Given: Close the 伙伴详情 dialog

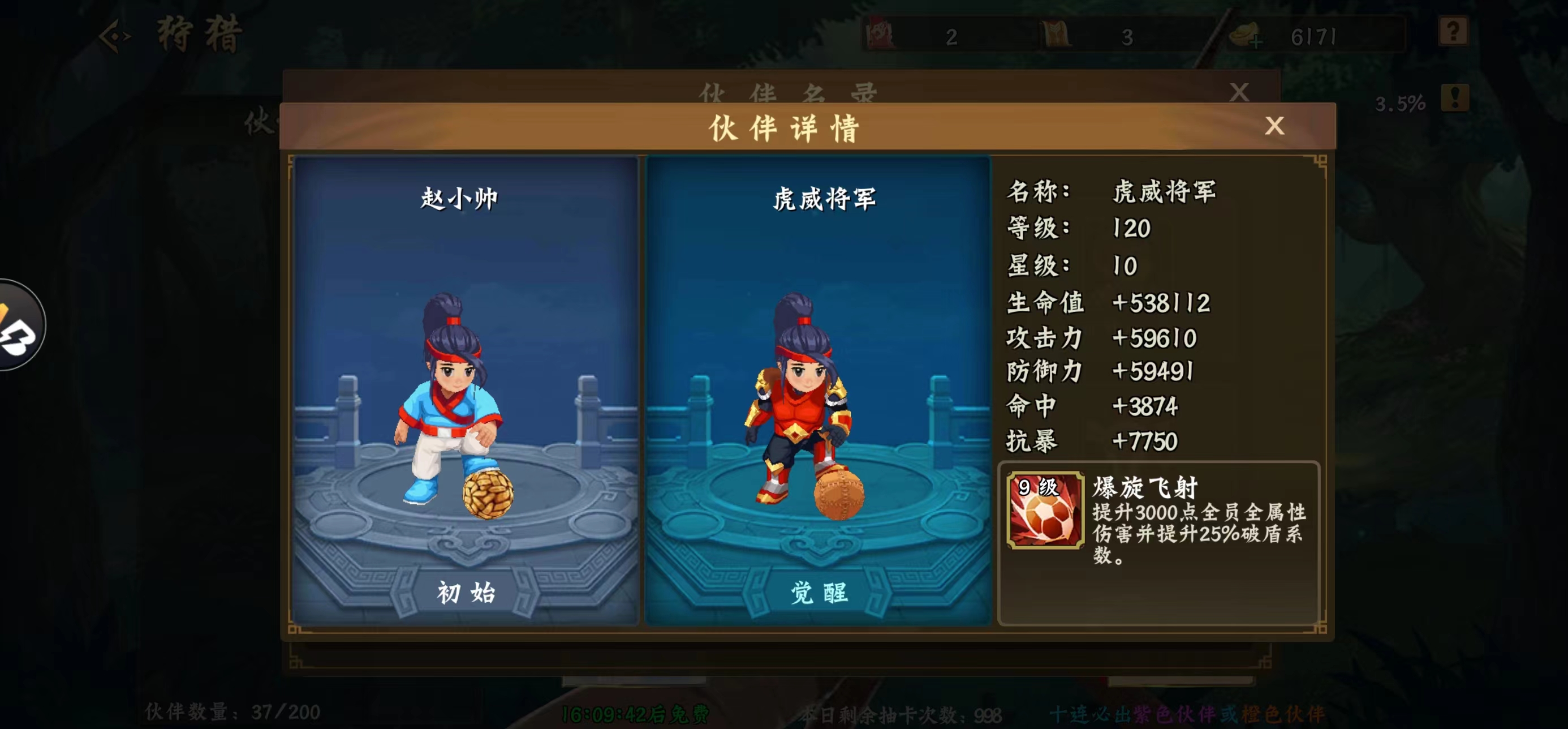Looking at the screenshot, I should [x=1275, y=126].
